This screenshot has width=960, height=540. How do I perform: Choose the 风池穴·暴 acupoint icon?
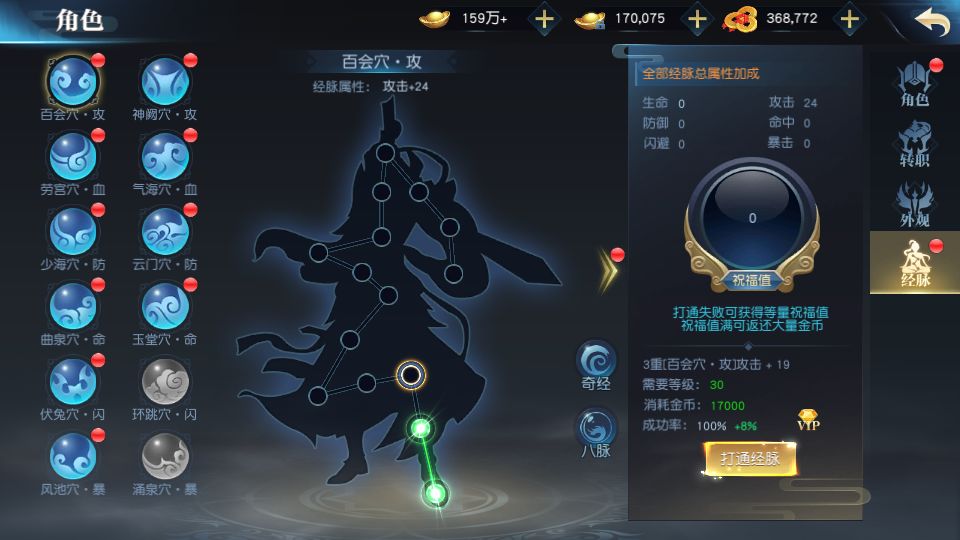point(73,456)
